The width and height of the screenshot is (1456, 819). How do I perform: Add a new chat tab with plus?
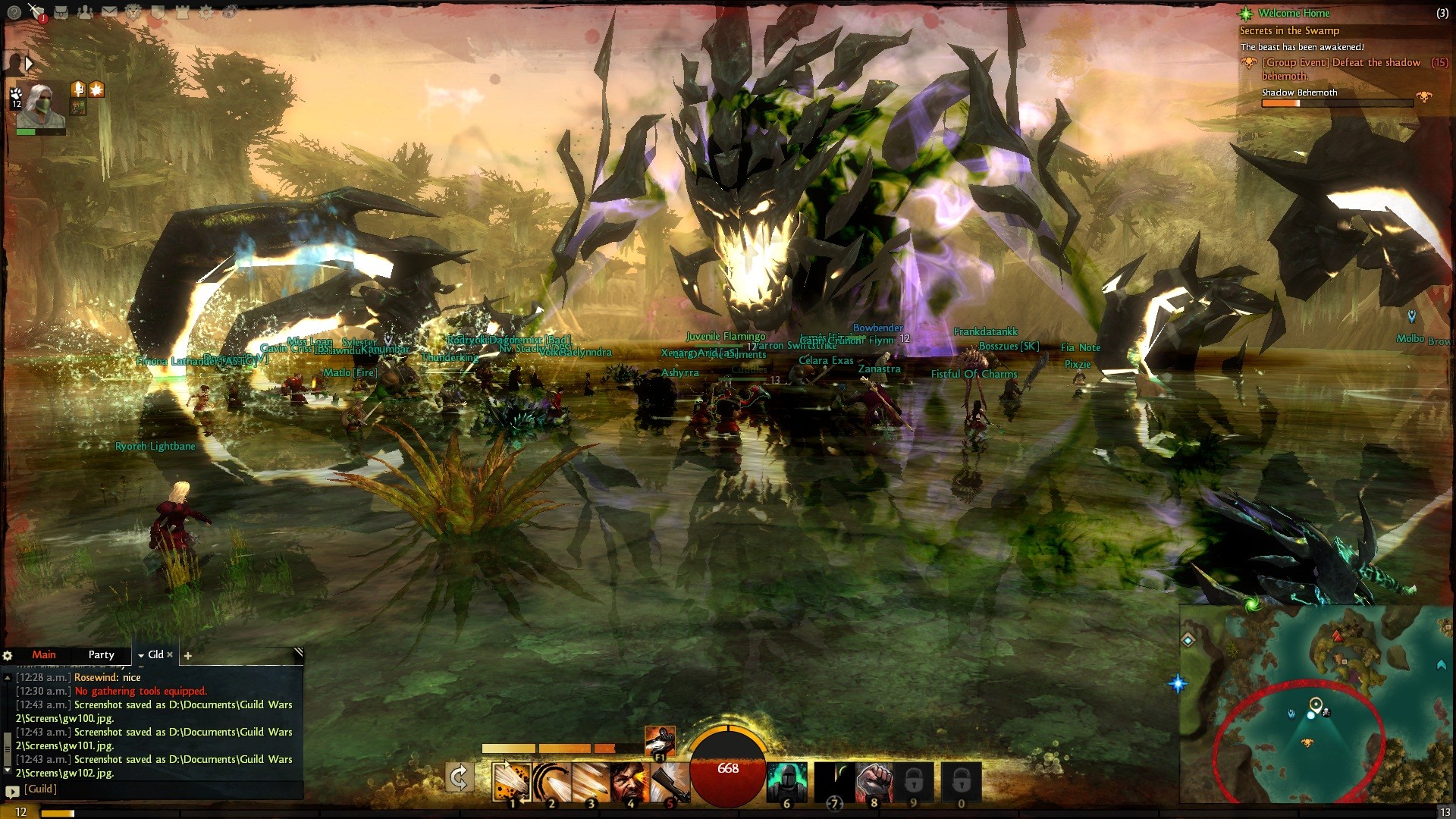pyautogui.click(x=188, y=655)
